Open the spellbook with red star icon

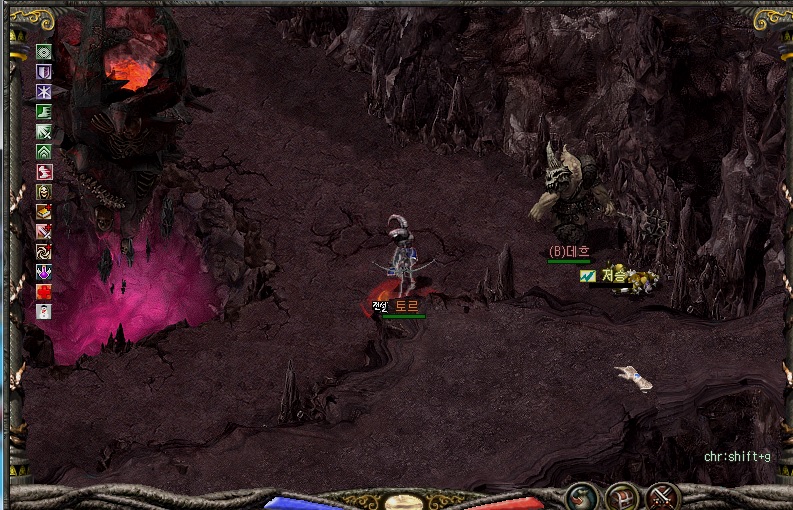(x=44, y=212)
